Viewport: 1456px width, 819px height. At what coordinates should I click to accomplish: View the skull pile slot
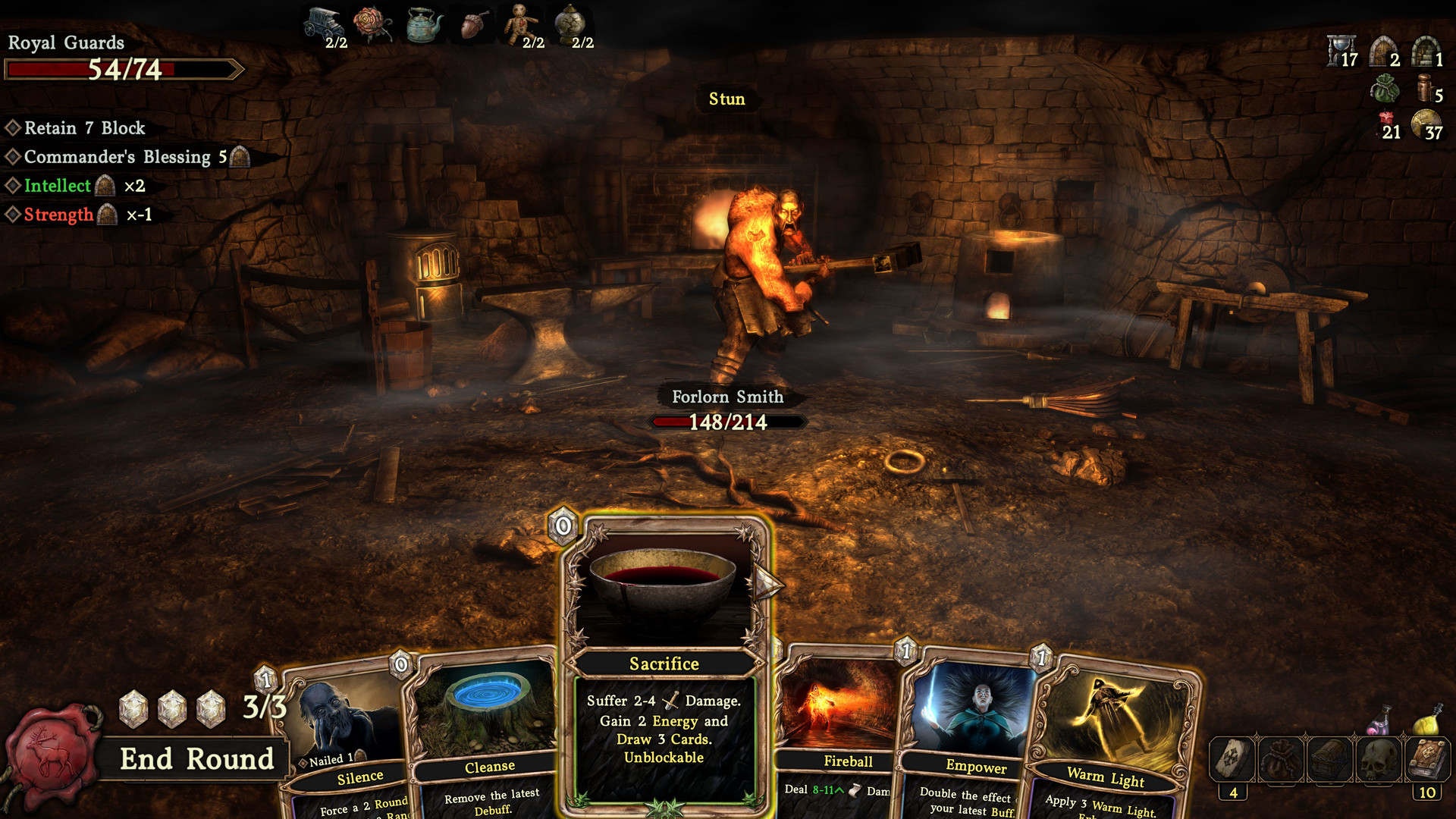coord(1379,759)
